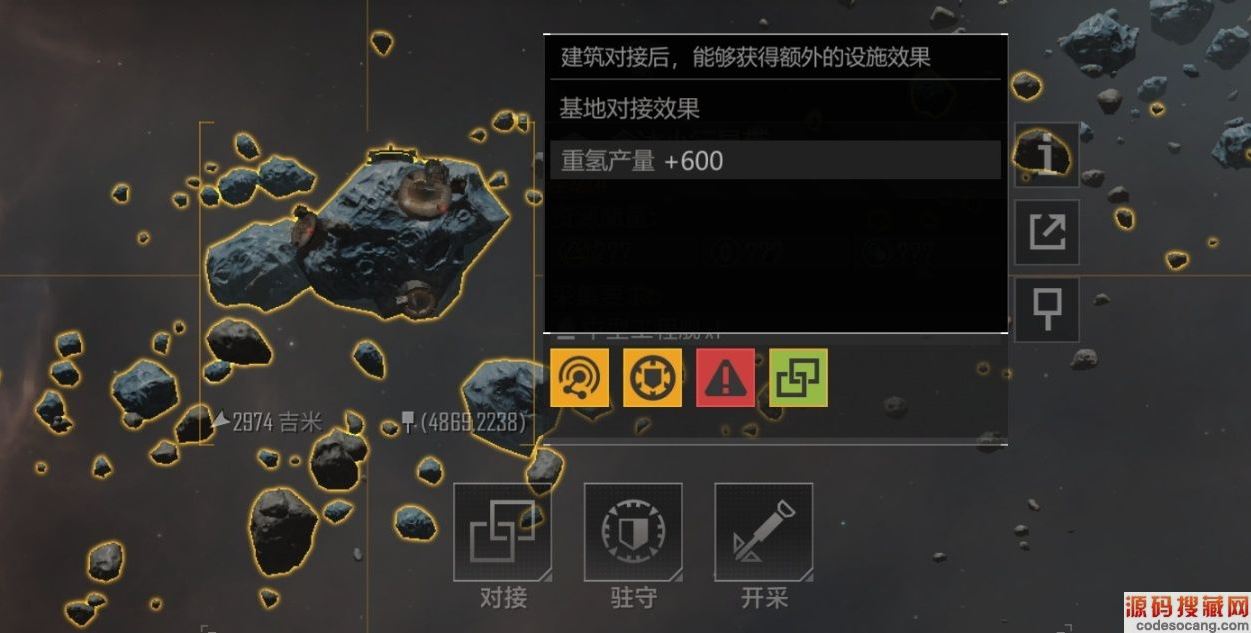Select the orange radar scan icon
This screenshot has height=633, width=1251.
click(x=579, y=377)
